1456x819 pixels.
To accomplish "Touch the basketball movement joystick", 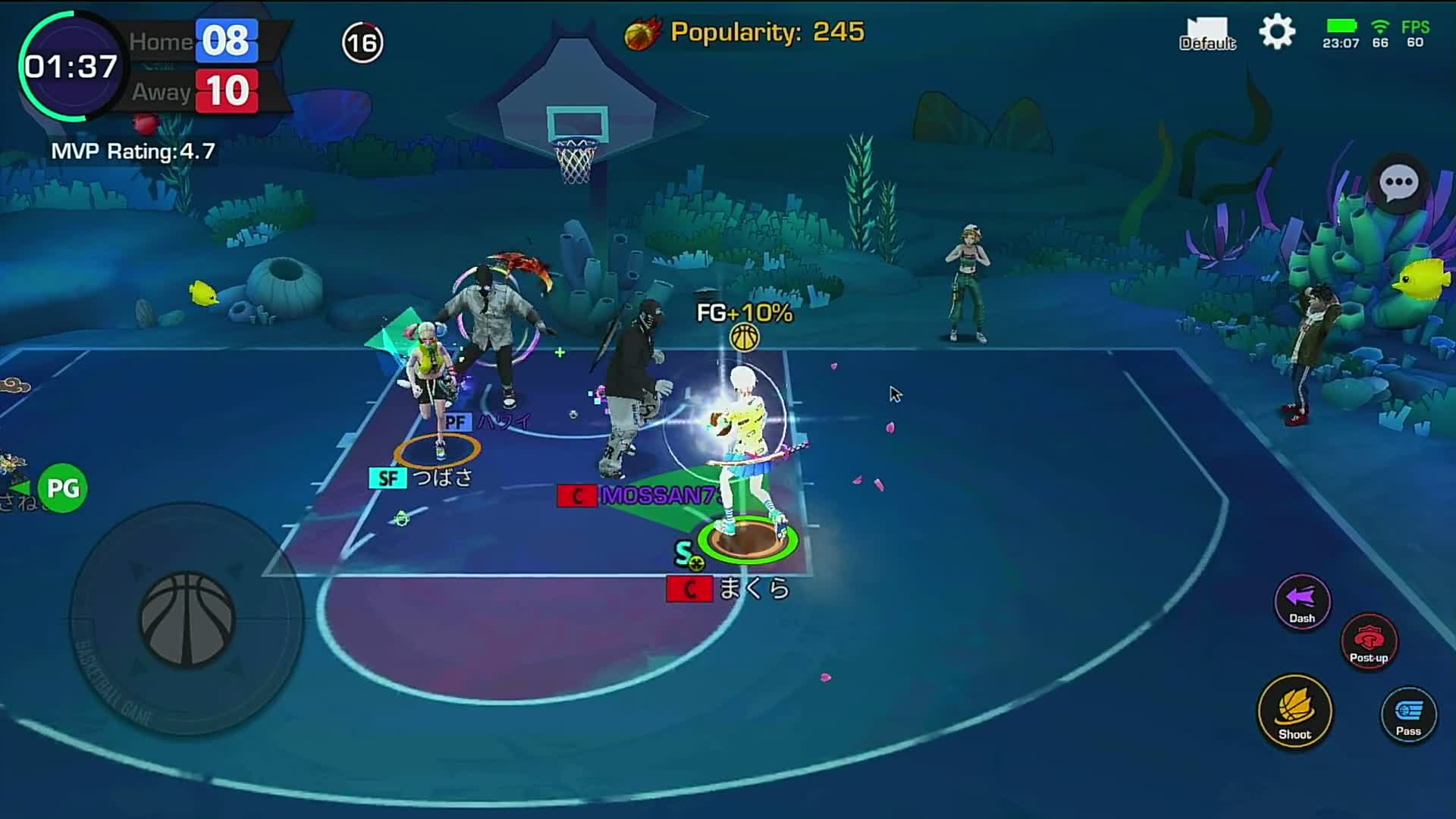I will pos(187,619).
